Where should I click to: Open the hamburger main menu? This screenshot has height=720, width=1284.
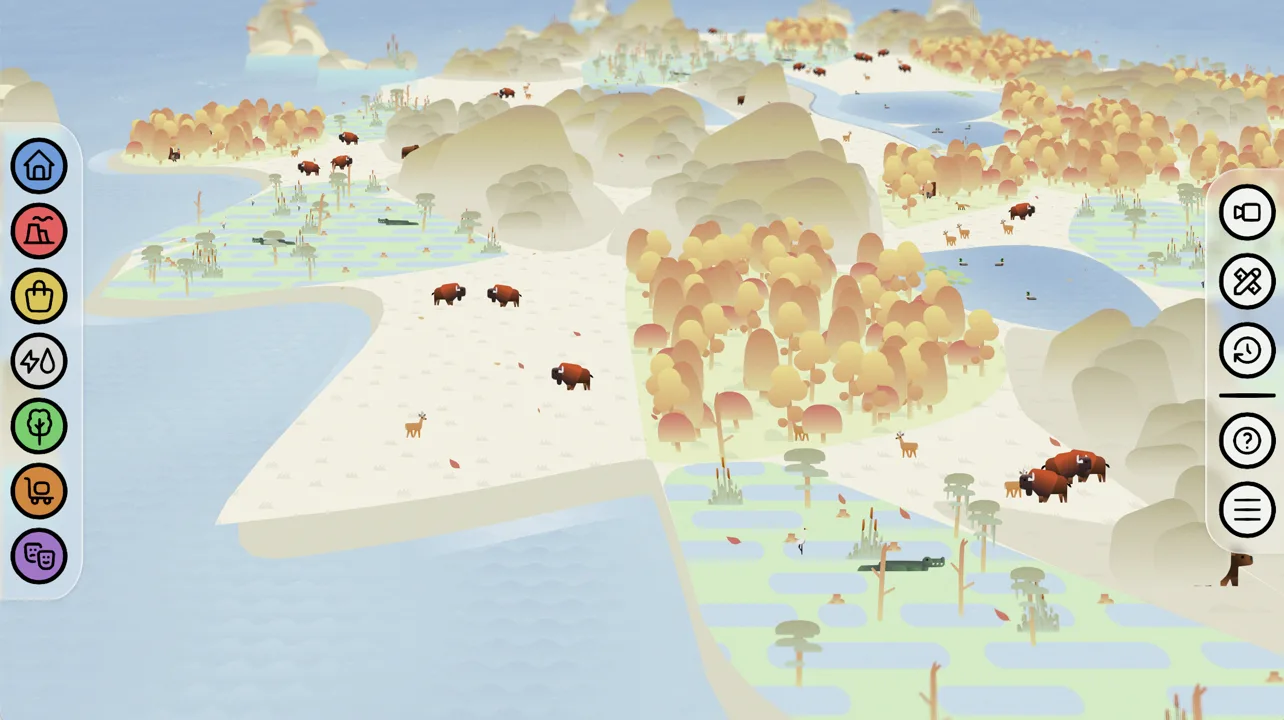coord(1246,509)
